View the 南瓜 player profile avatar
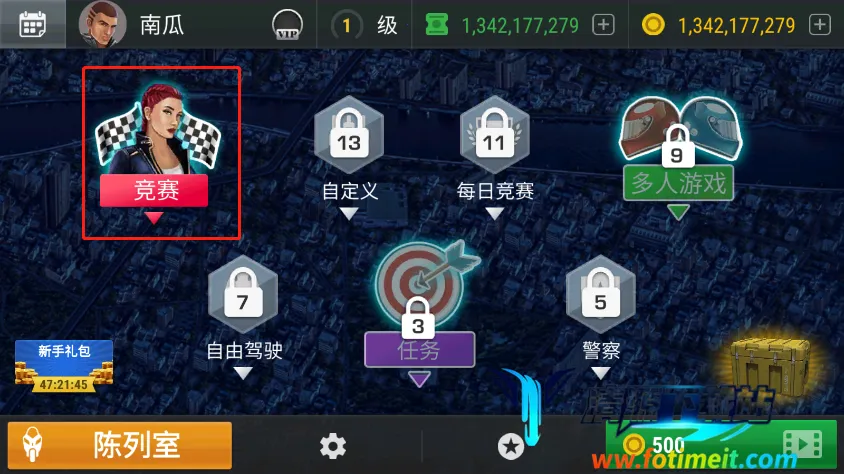Image resolution: width=844 pixels, height=474 pixels. coord(102,24)
